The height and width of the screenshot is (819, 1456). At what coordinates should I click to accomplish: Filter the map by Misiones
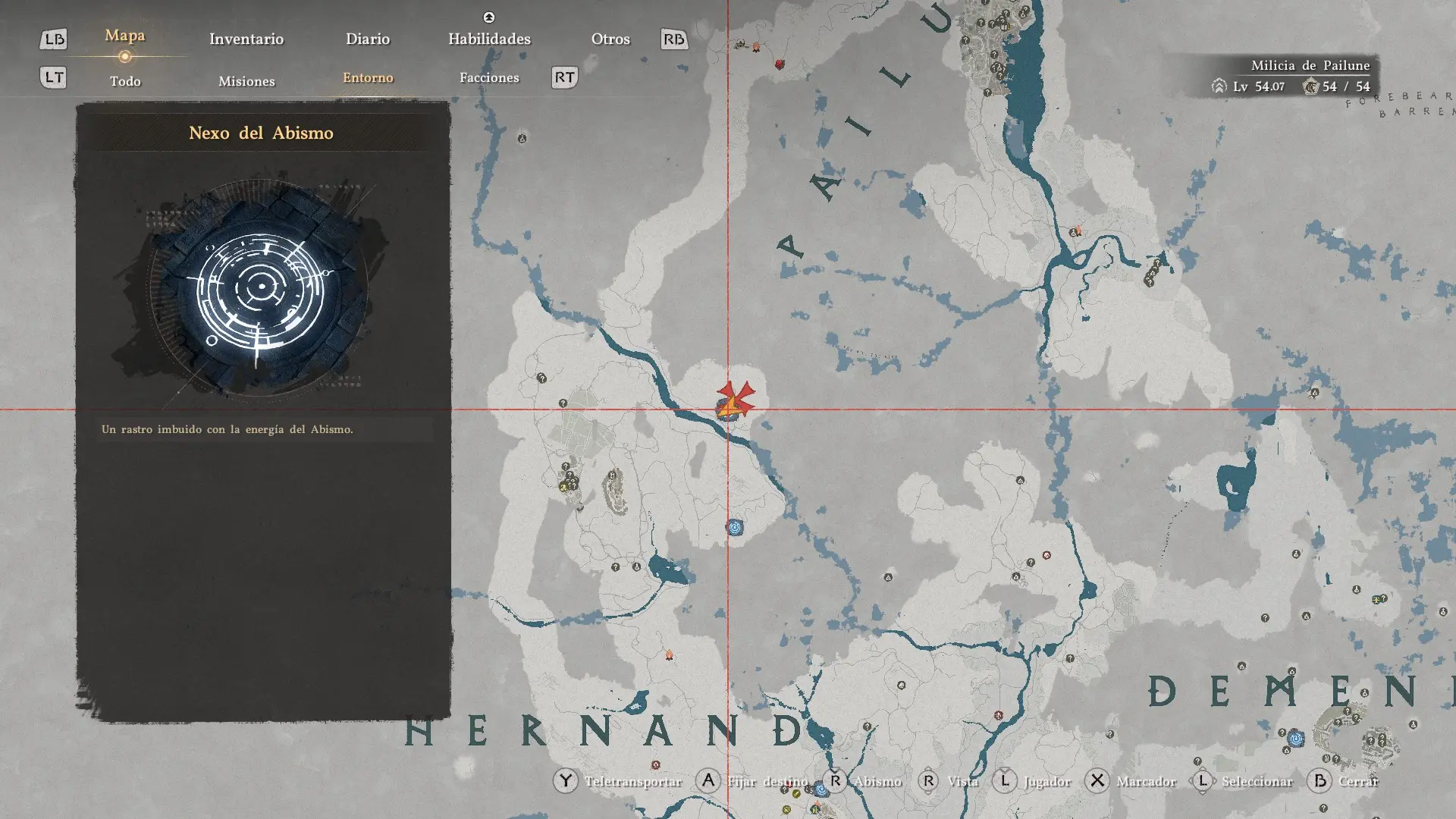246,81
